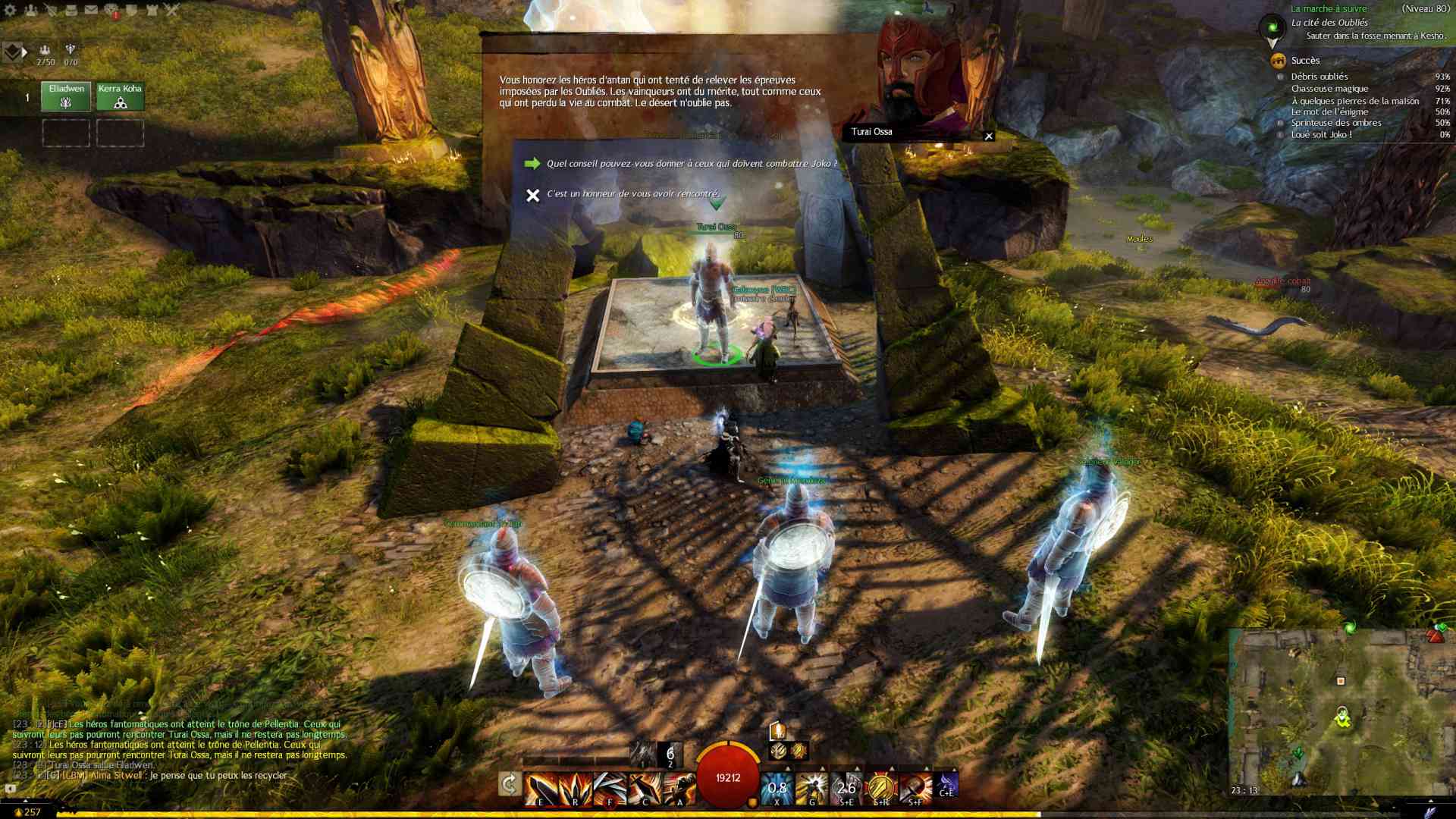
Task: Open the game options gear menu
Action: pyautogui.click(x=10, y=10)
